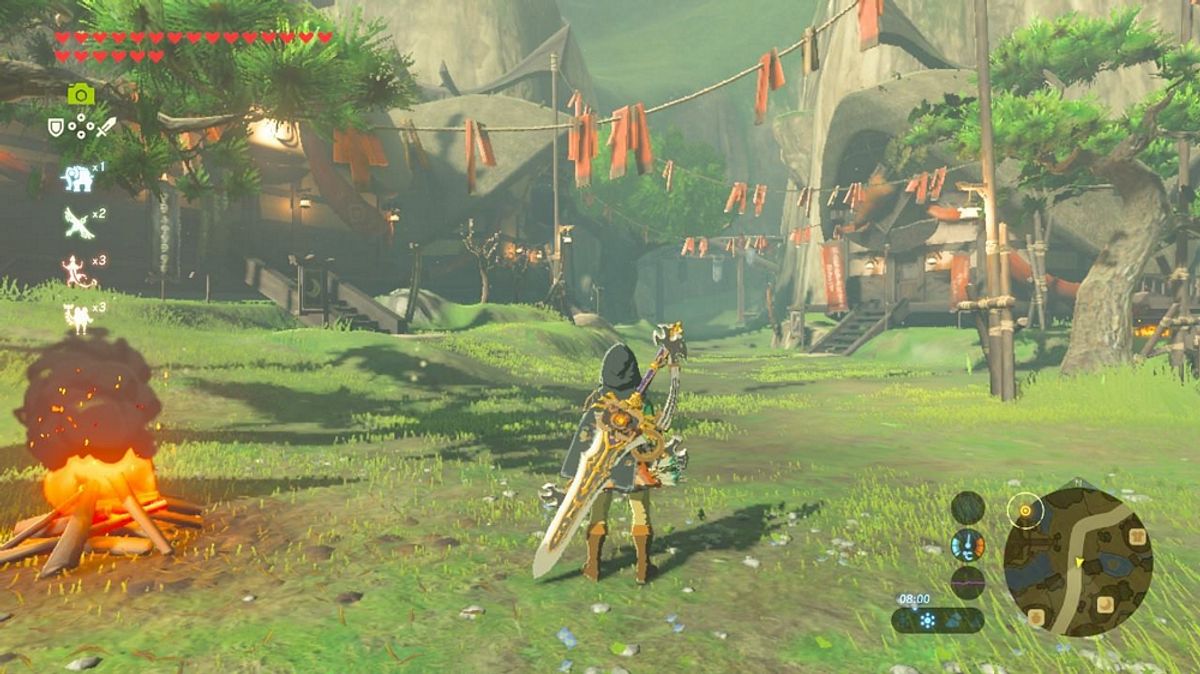Click the yellow player arrow on minimap
This screenshot has width=1200, height=674.
coord(1080,564)
